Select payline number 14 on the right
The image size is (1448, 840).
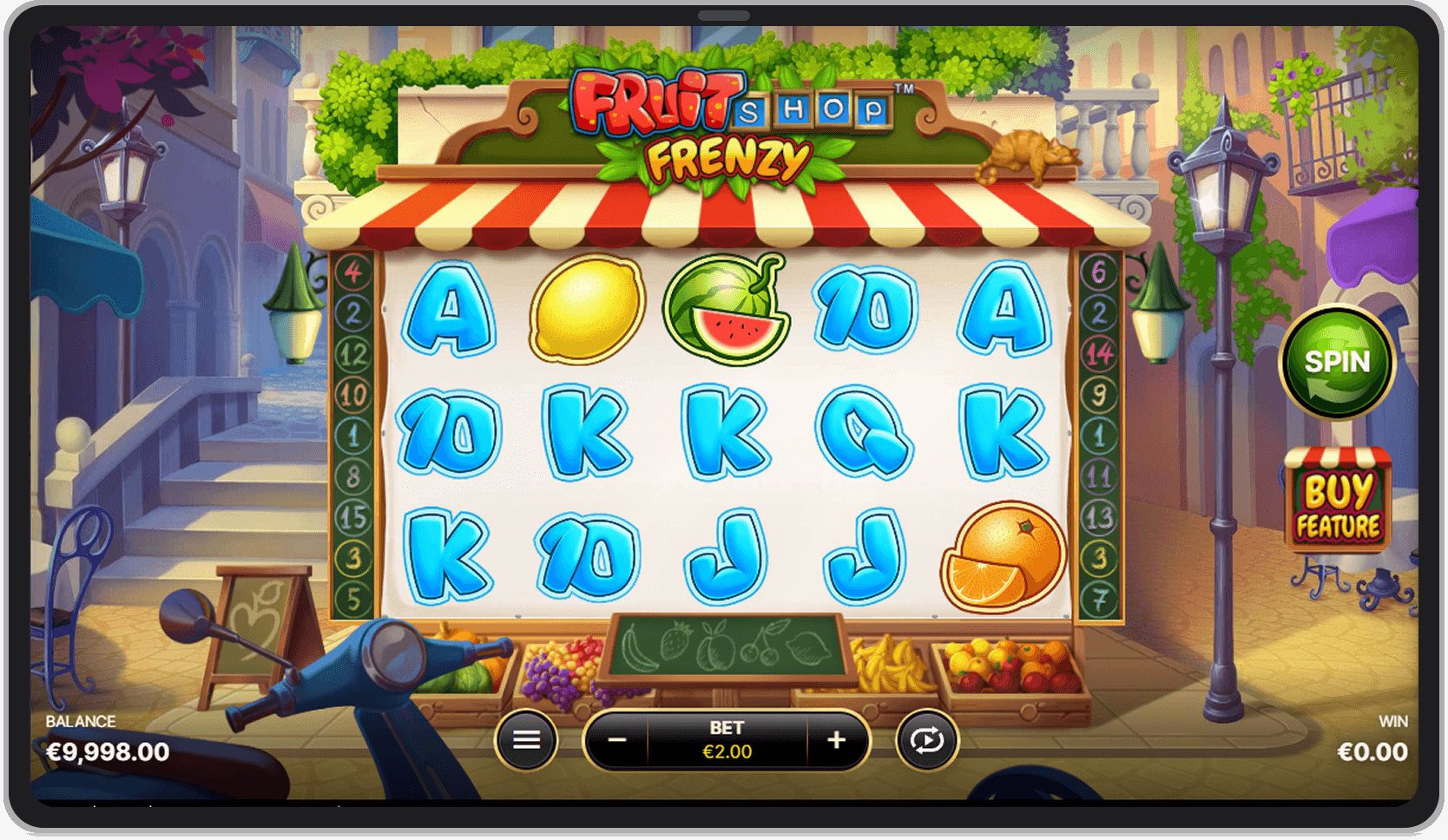coord(1097,354)
